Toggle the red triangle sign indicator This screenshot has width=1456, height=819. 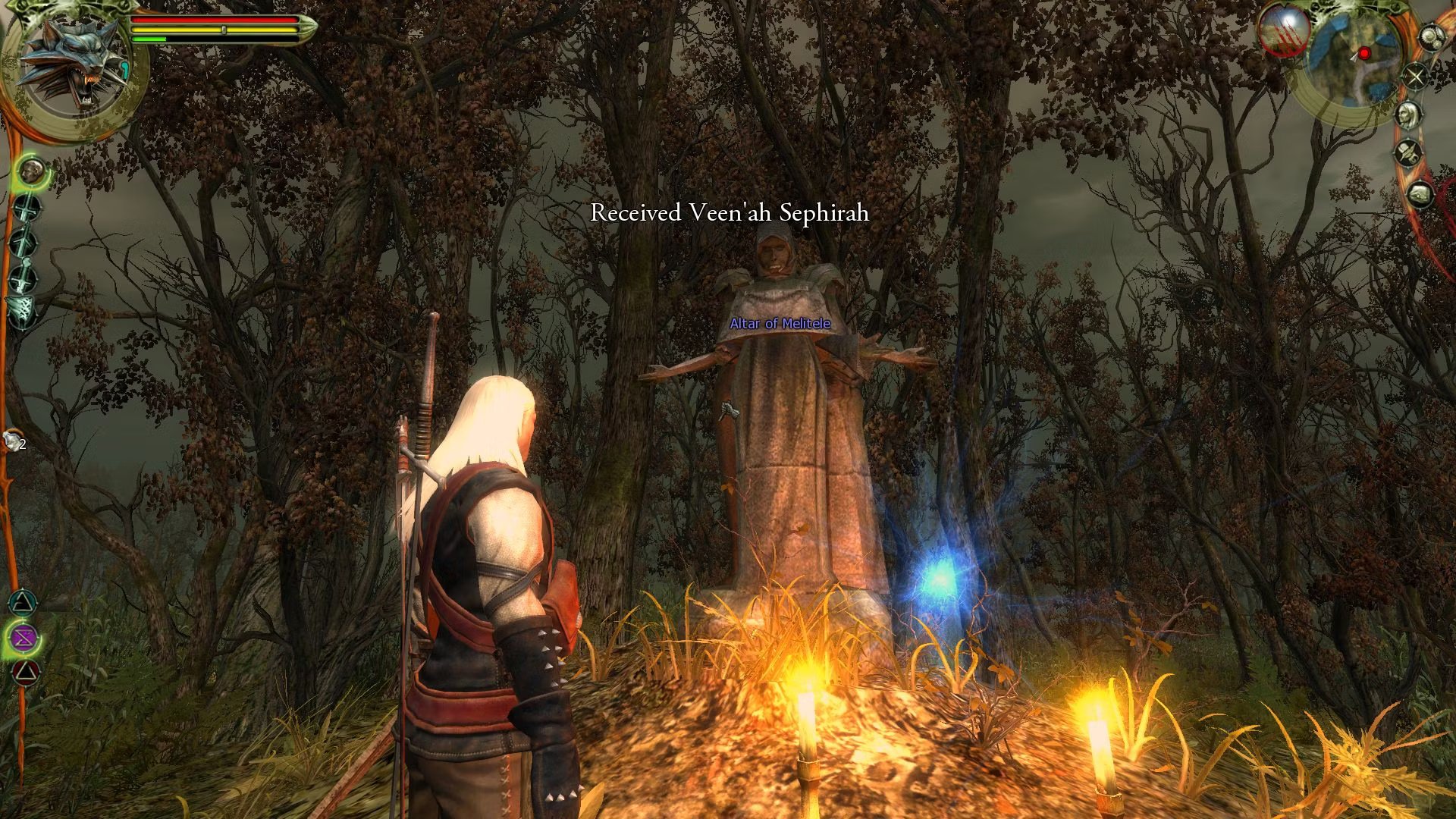click(25, 670)
